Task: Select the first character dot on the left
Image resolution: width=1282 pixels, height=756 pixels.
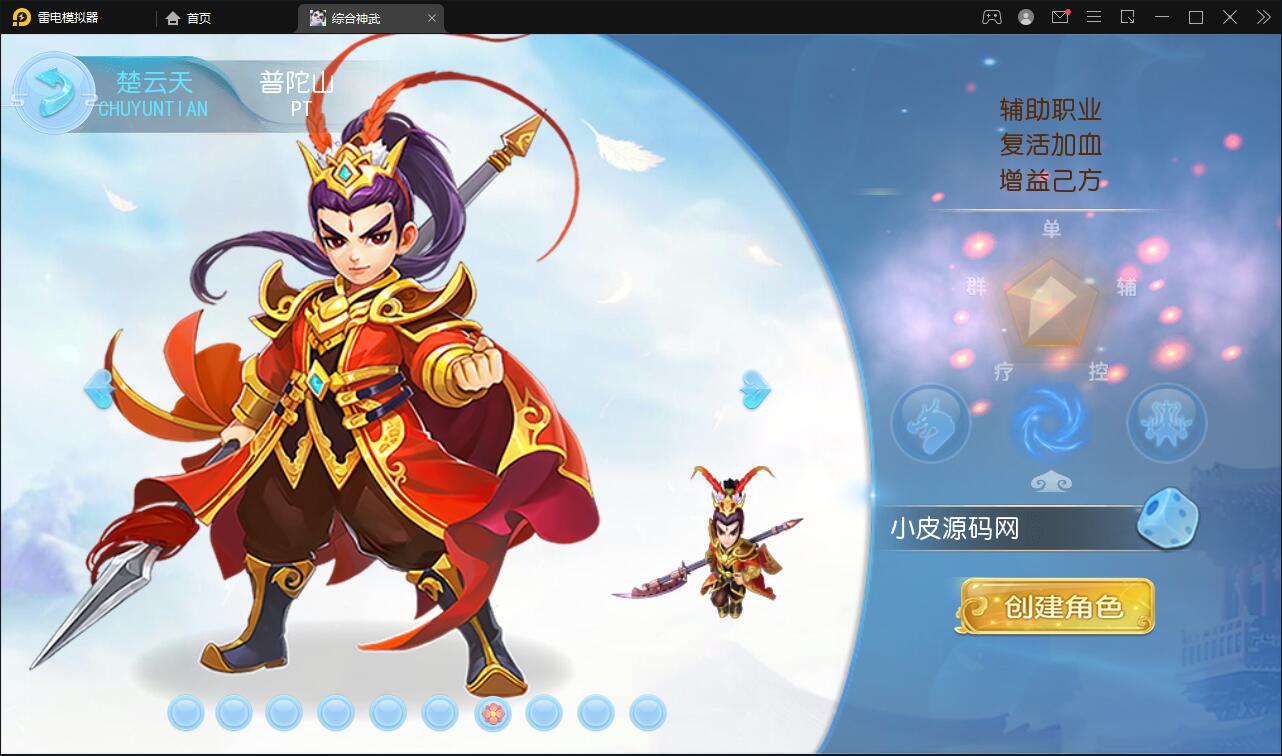Action: click(185, 714)
